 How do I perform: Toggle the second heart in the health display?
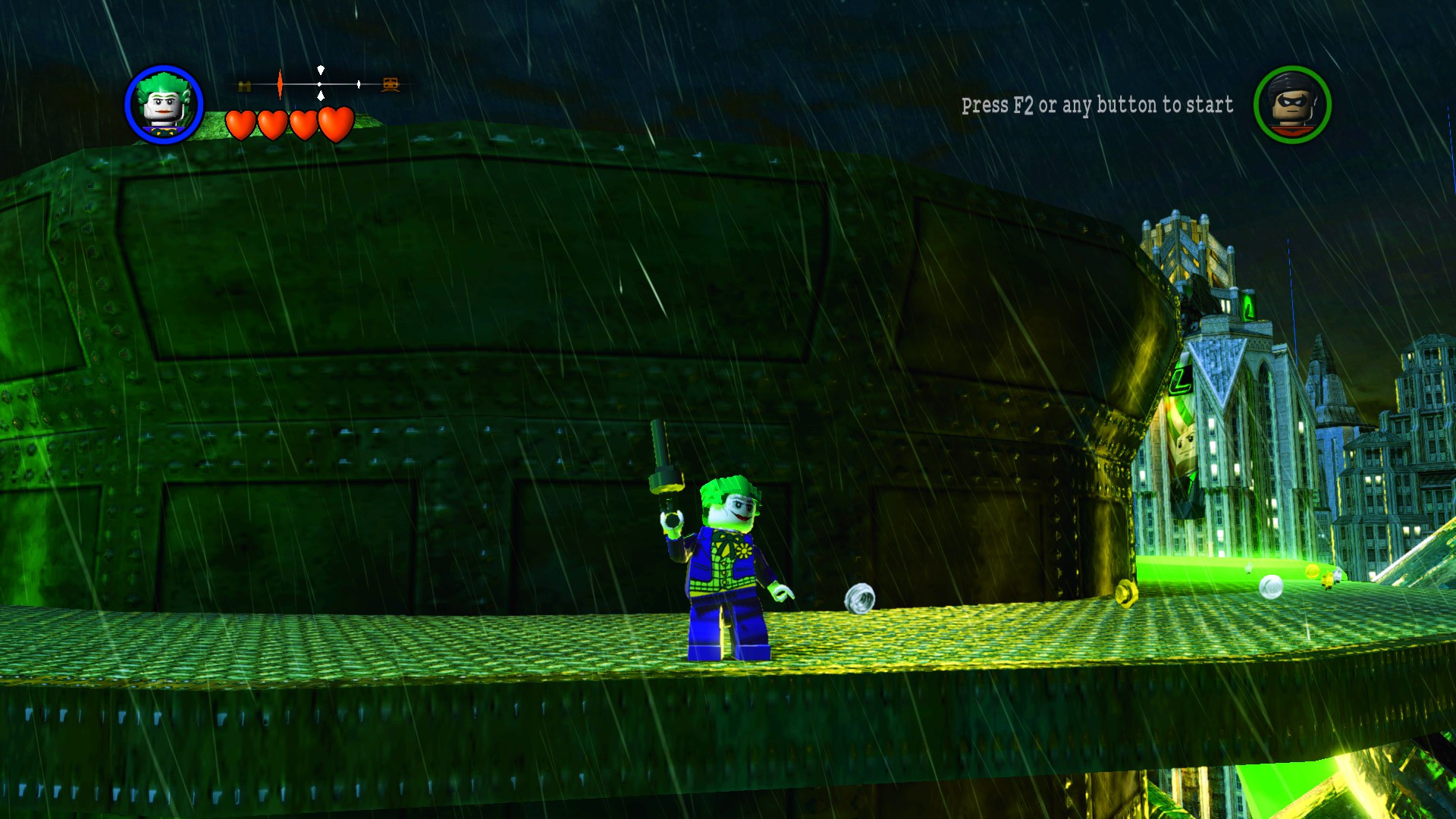pos(272,123)
